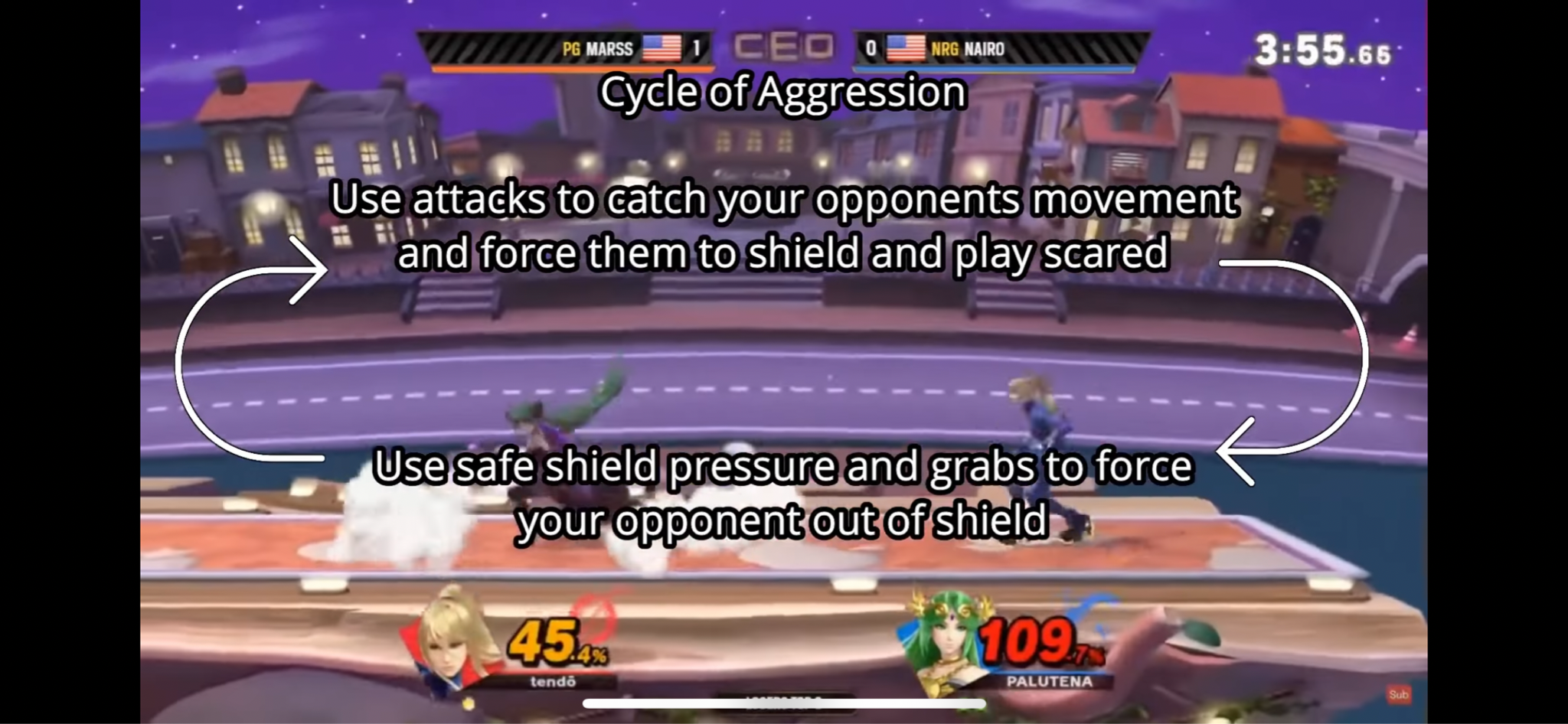Expand the NRG NAIRO scoreboard banner
Viewport: 1568px width, 724px height.
(x=1034, y=48)
